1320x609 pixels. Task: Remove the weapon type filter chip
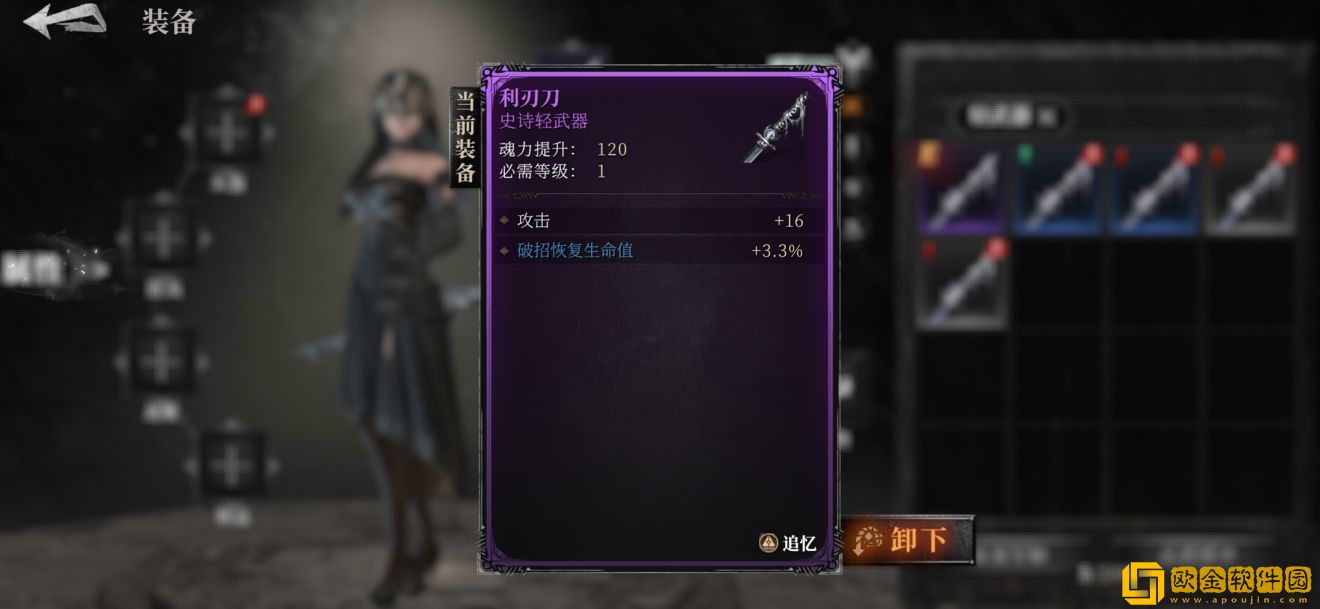tap(1047, 117)
